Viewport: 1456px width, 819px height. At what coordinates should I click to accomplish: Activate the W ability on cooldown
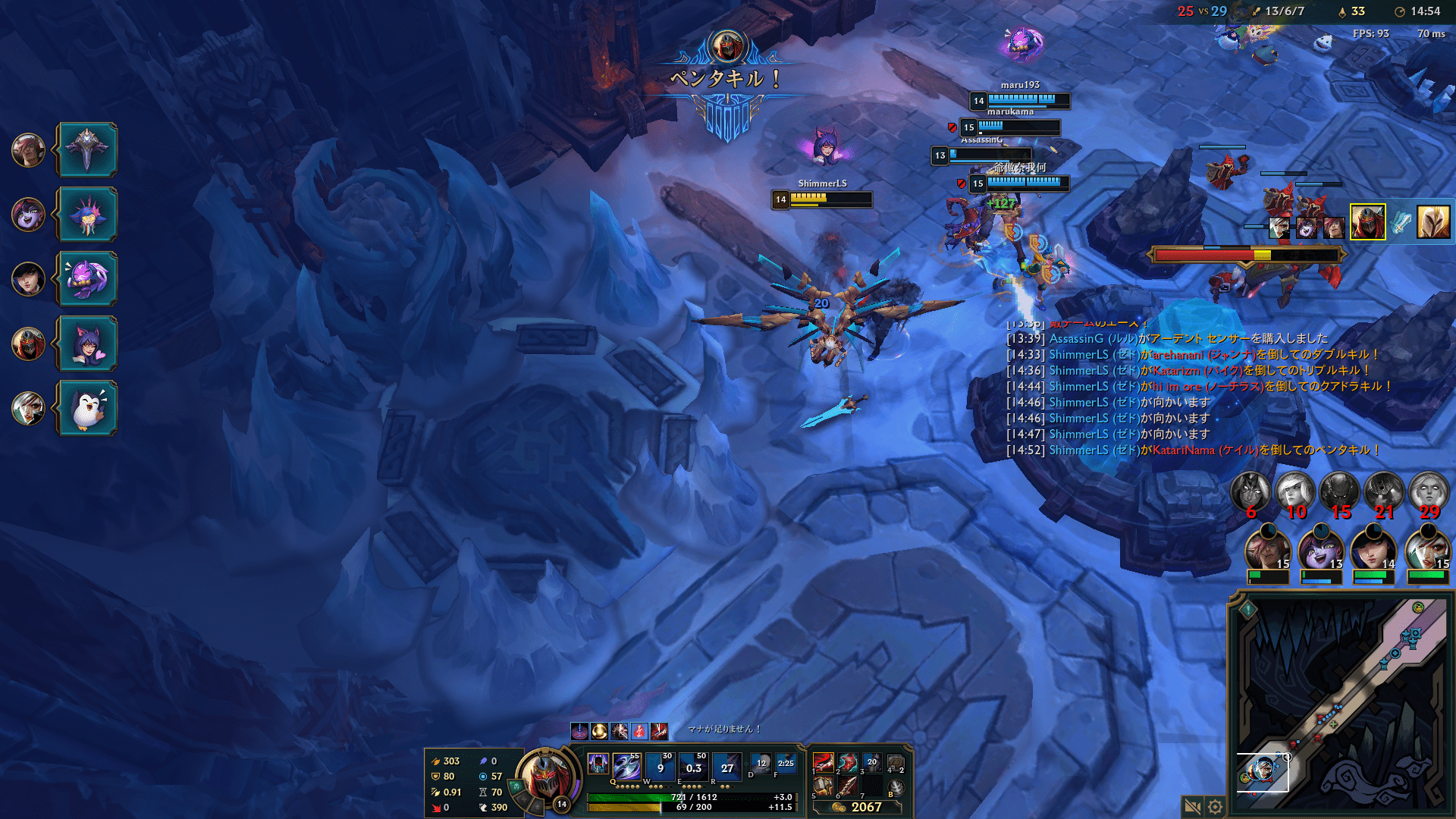coord(660,767)
